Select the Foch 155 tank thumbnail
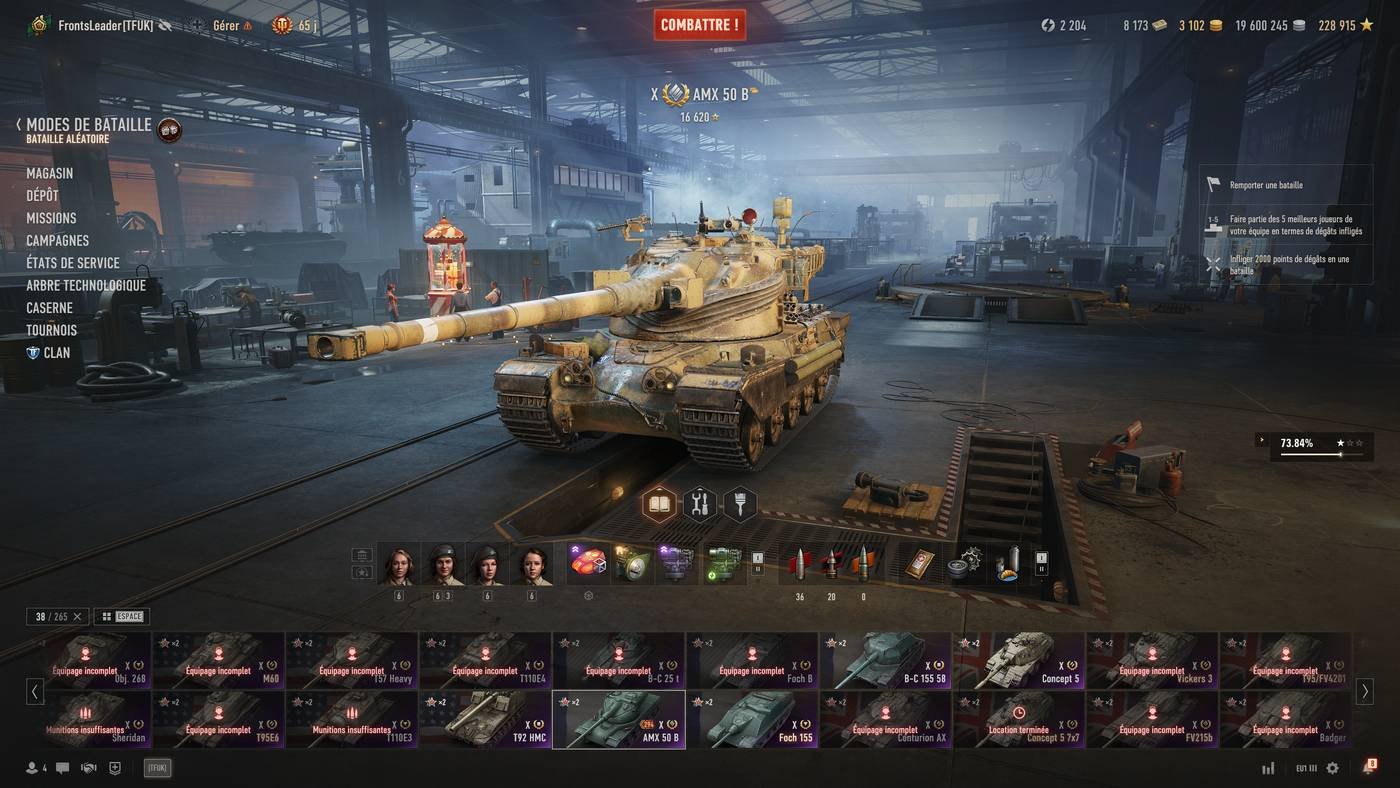The height and width of the screenshot is (788, 1400). [x=752, y=718]
